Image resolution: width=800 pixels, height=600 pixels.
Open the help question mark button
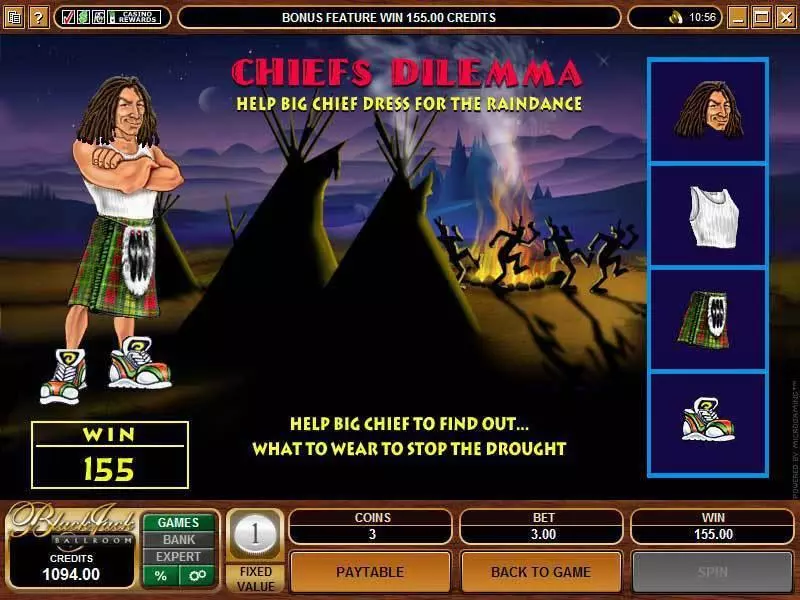click(x=38, y=17)
